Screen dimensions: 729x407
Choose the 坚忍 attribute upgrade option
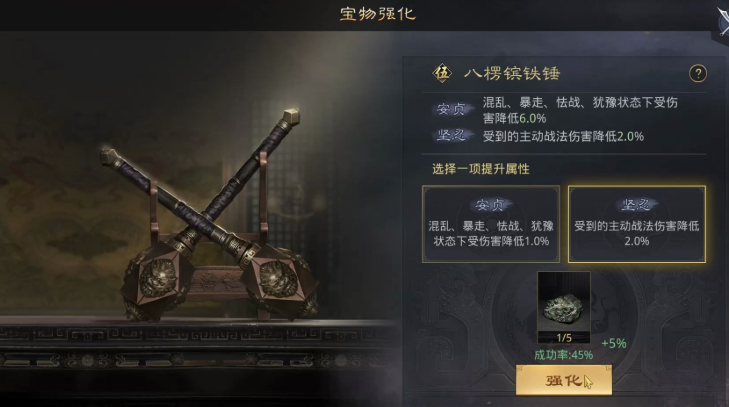636,223
